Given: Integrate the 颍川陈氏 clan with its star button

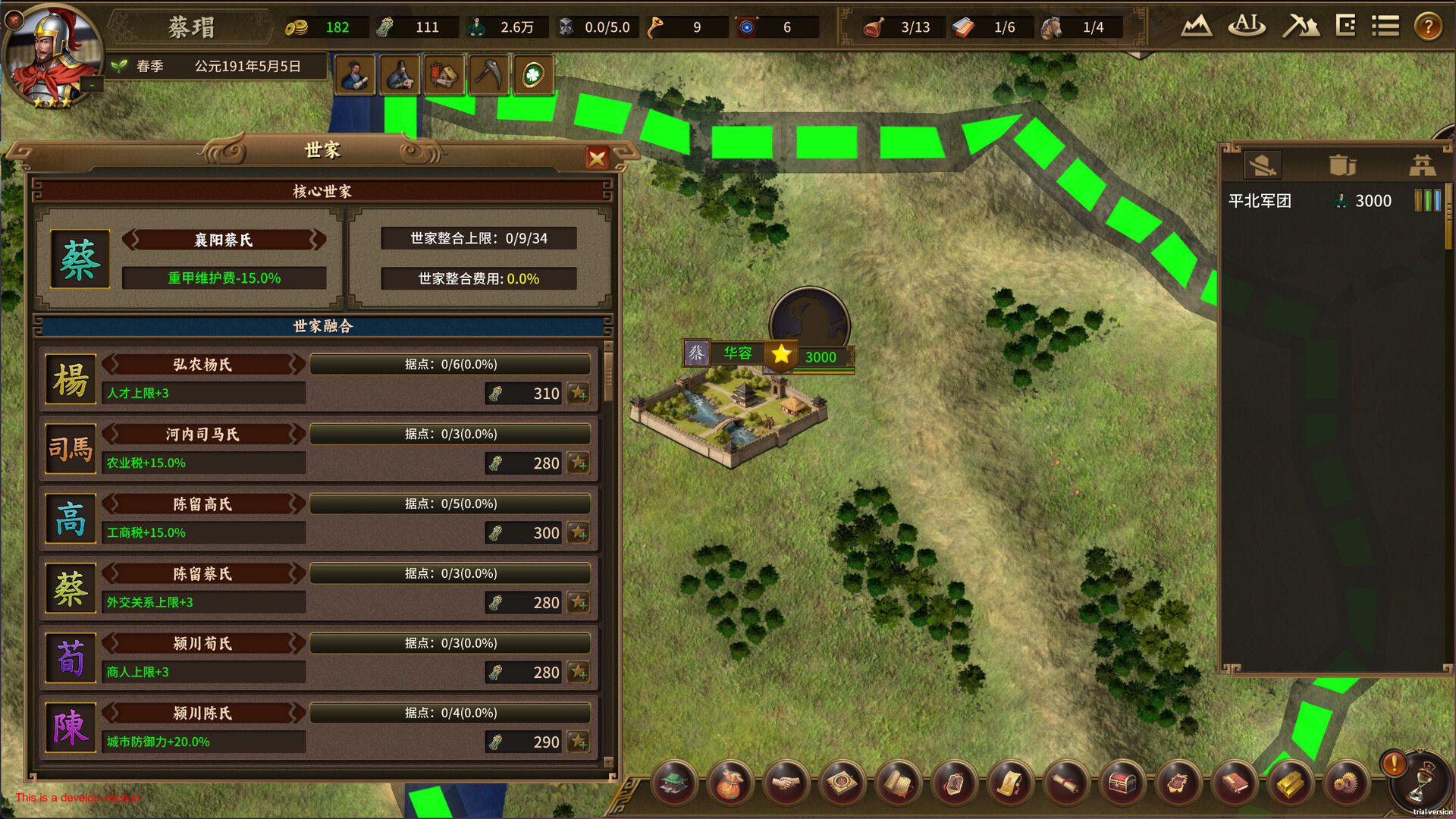Looking at the screenshot, I should click(579, 742).
